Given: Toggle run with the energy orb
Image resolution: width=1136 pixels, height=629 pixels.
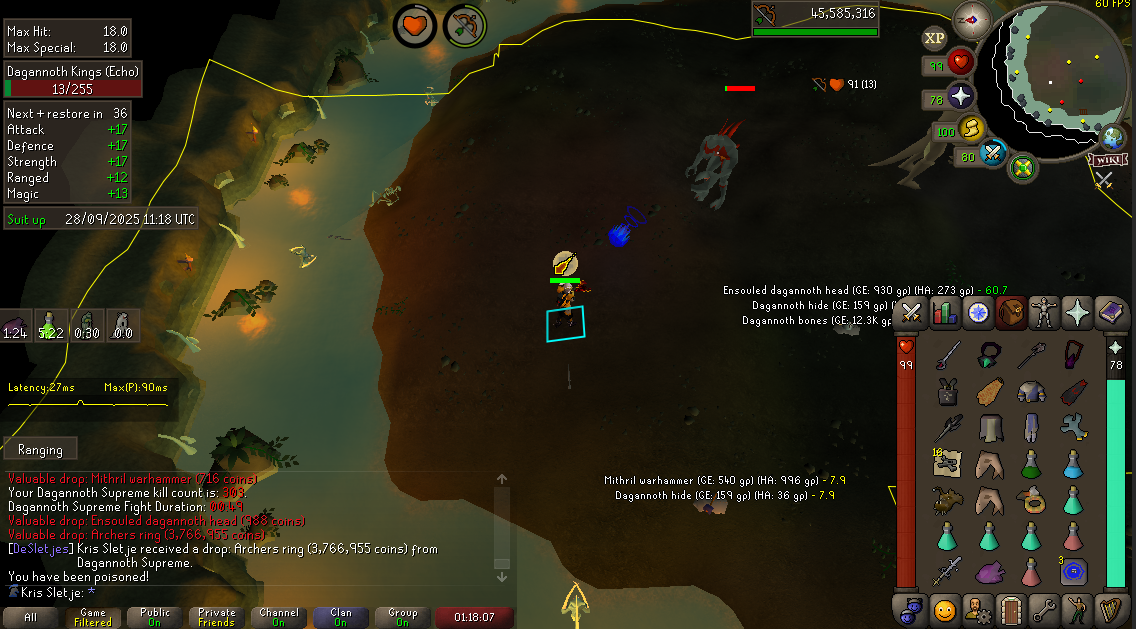Looking at the screenshot, I should click(x=971, y=129).
